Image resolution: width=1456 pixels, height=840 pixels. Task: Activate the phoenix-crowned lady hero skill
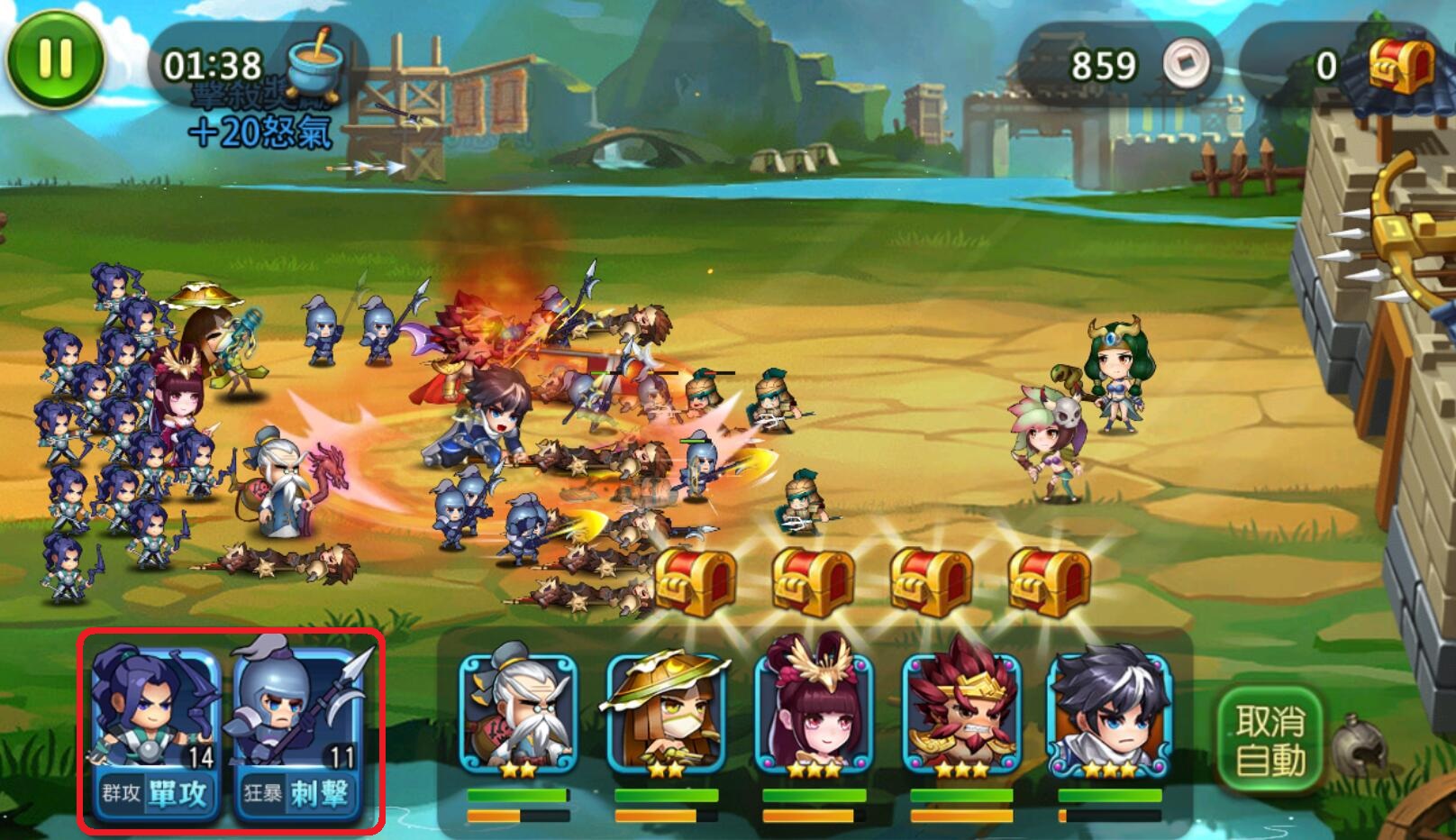pos(814,712)
